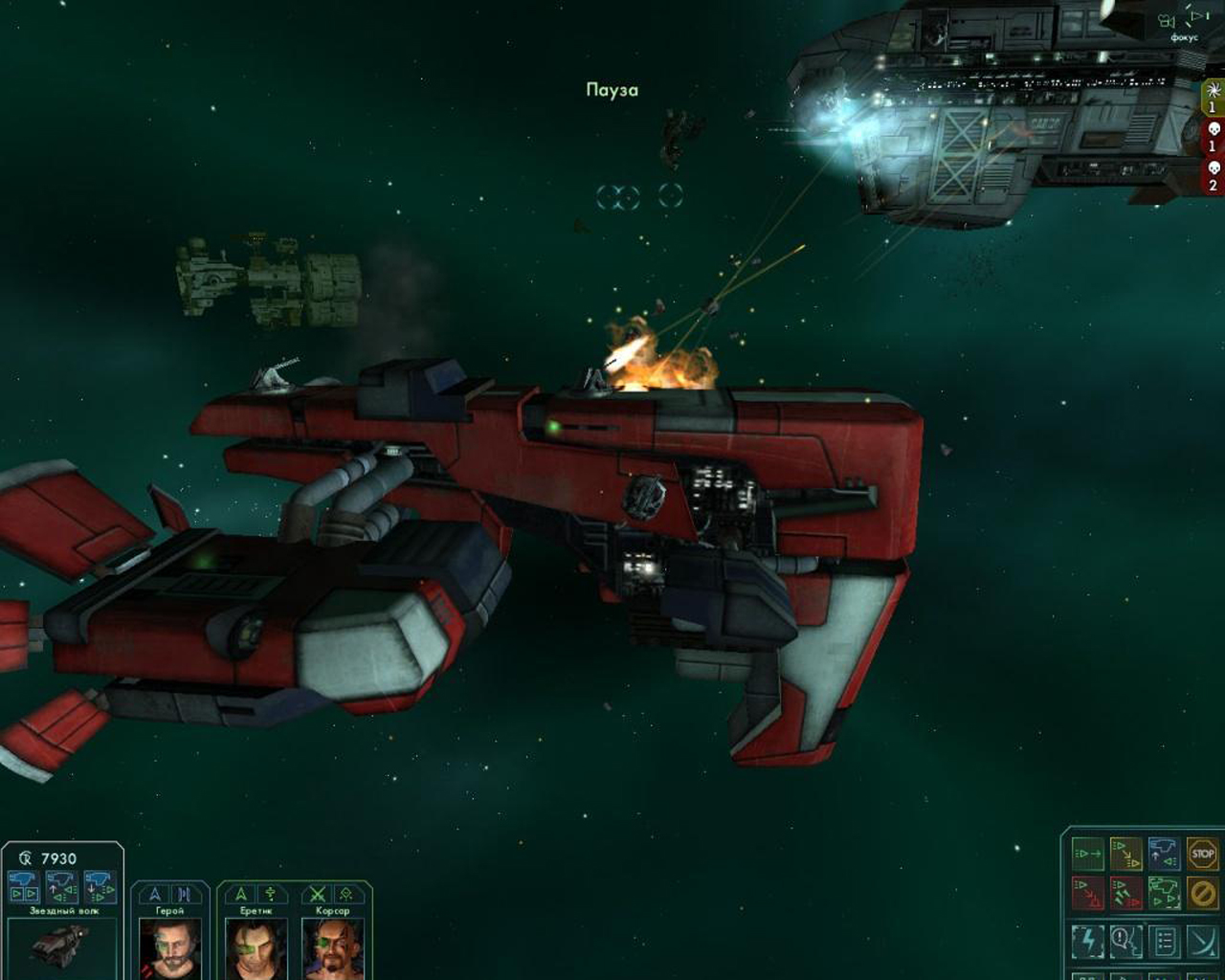
Task: Select the mothership launch-fighters icon with two arrows
Action: (x=23, y=887)
